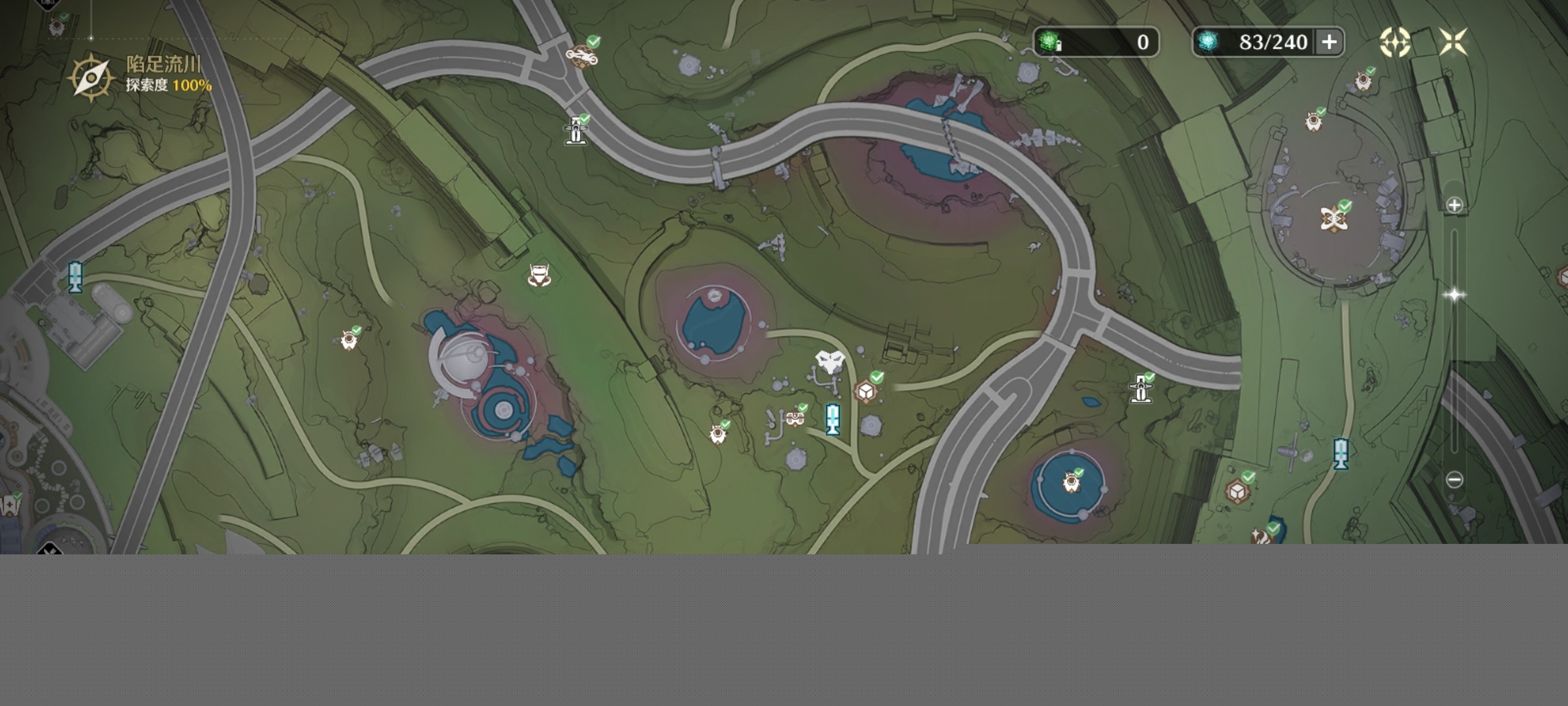The height and width of the screenshot is (706, 1568).
Task: Select the crossed-rings marker in the circular arena
Action: (1333, 218)
